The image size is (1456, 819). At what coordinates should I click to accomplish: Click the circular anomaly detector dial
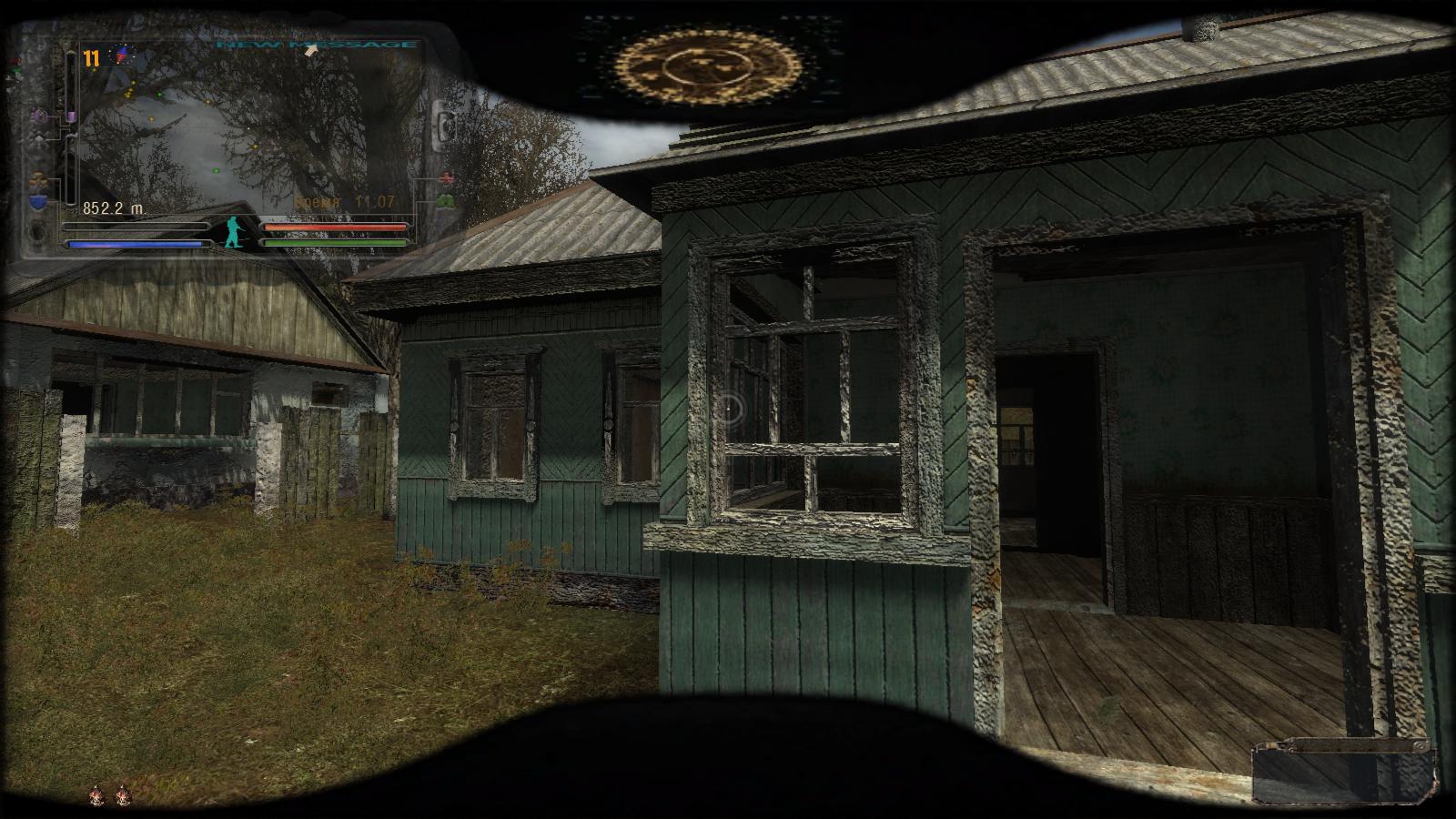point(706,66)
